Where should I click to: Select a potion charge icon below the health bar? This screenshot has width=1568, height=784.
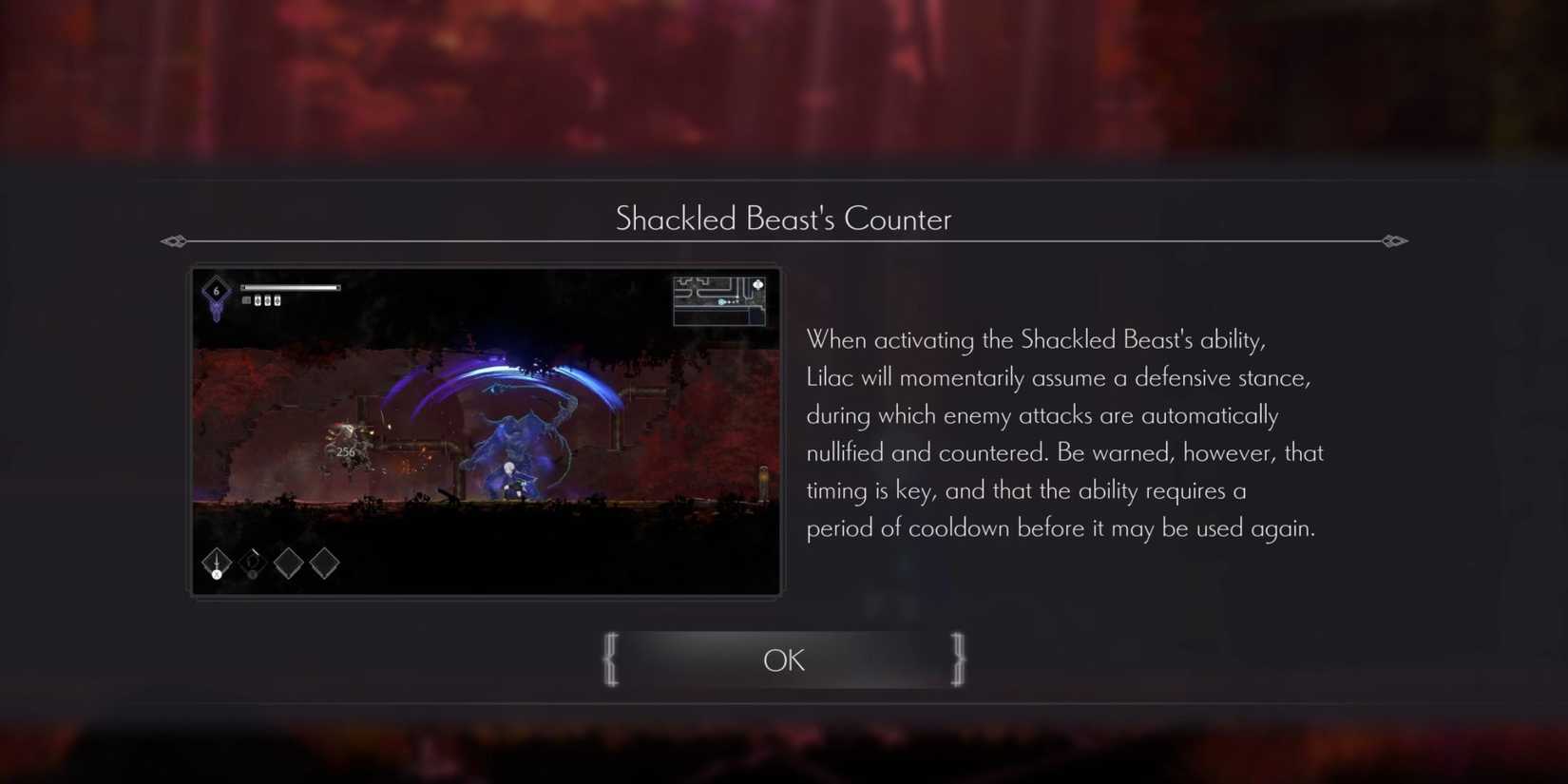(x=257, y=299)
